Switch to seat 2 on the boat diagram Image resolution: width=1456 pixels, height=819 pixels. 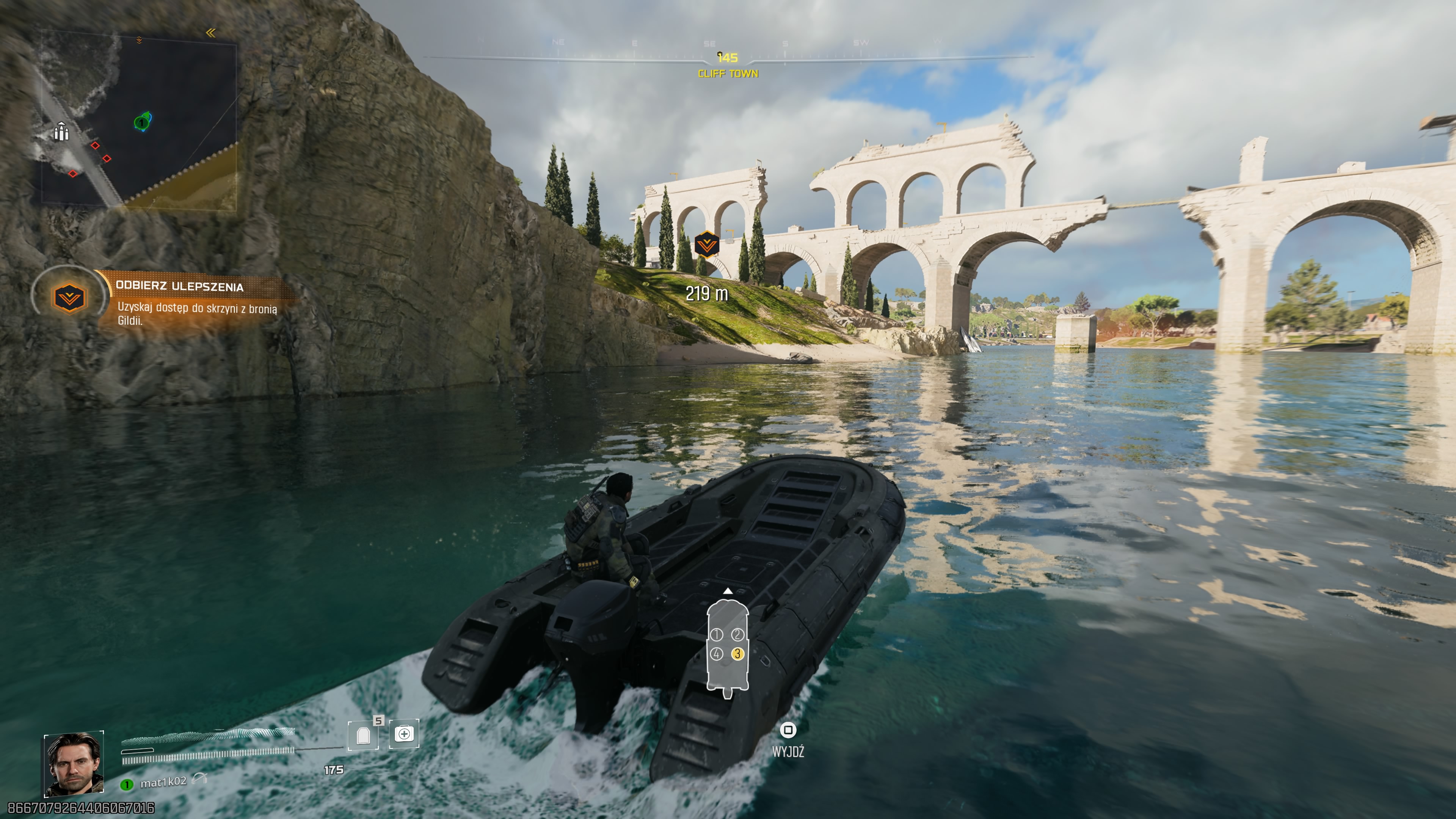point(737,634)
